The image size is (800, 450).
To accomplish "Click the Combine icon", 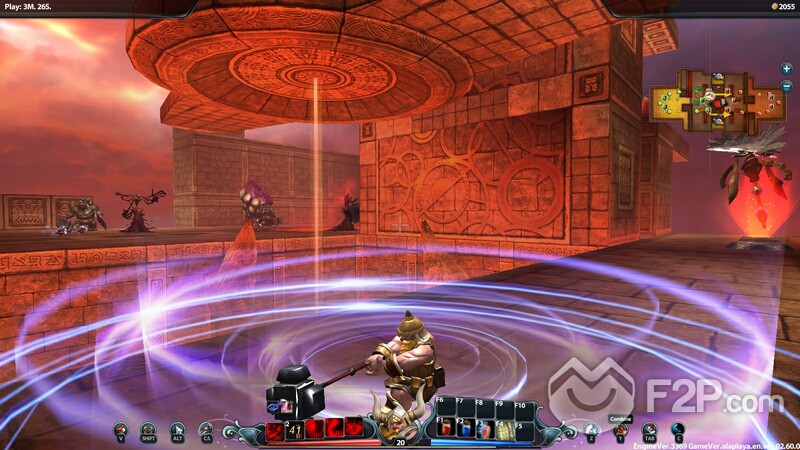I will pos(620,430).
